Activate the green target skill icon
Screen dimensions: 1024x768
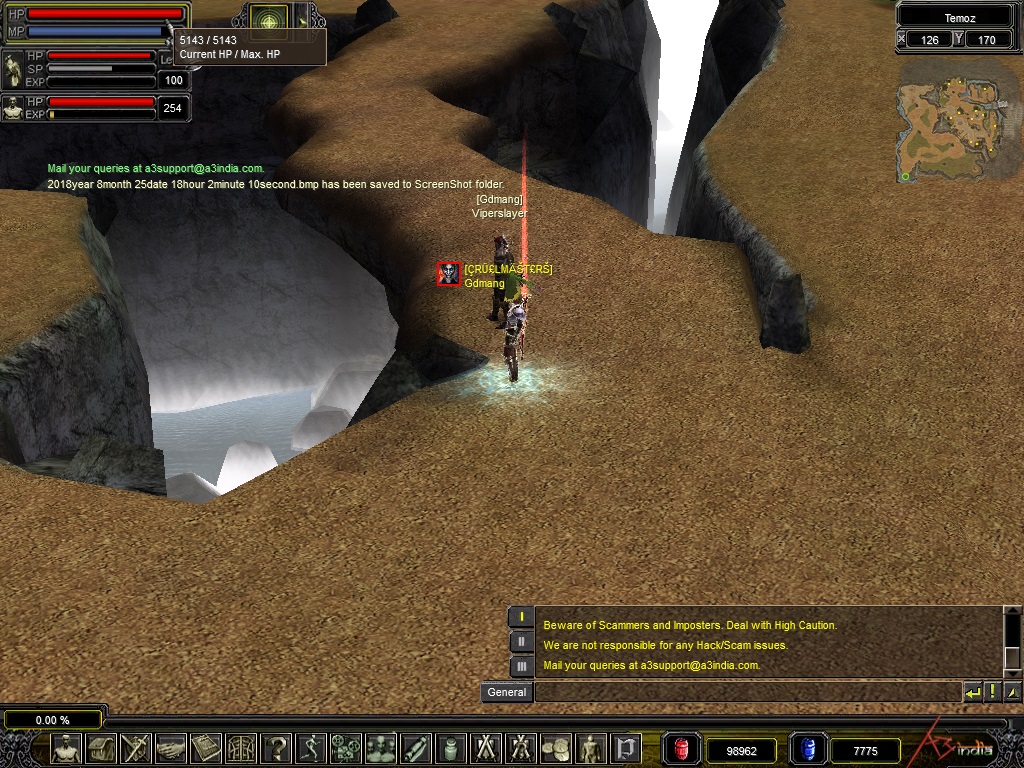267,18
